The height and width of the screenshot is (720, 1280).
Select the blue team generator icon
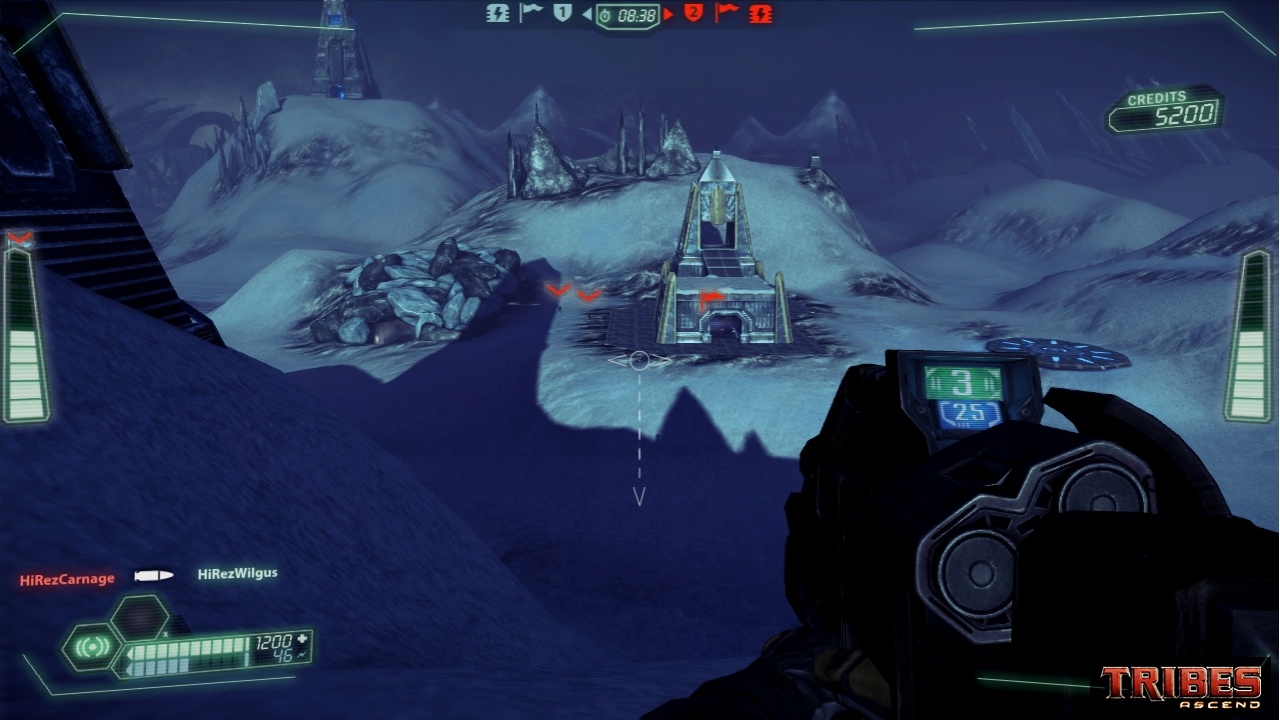(498, 15)
